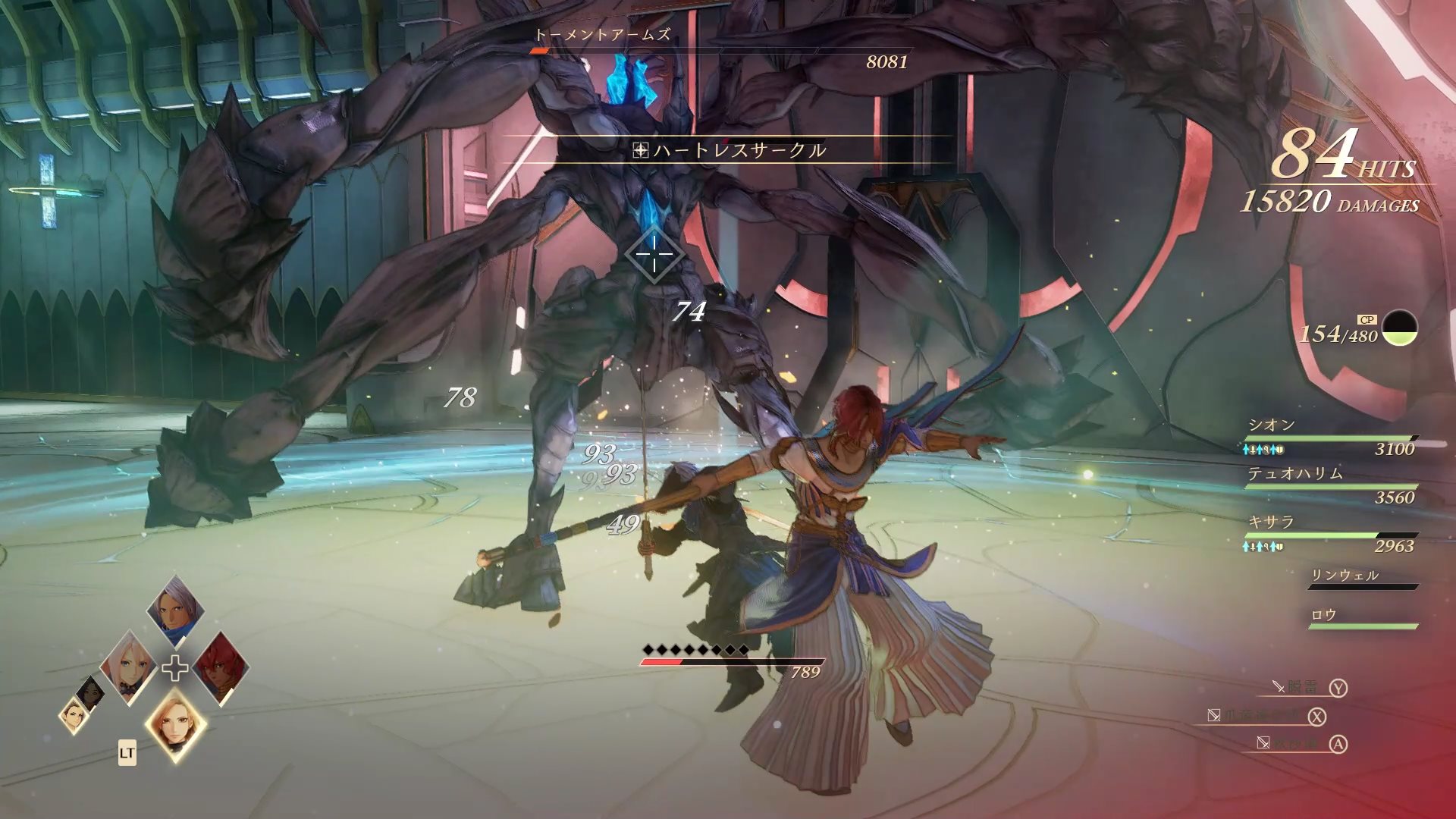Select Shionne's pink-haired boost portrait

tap(127, 667)
